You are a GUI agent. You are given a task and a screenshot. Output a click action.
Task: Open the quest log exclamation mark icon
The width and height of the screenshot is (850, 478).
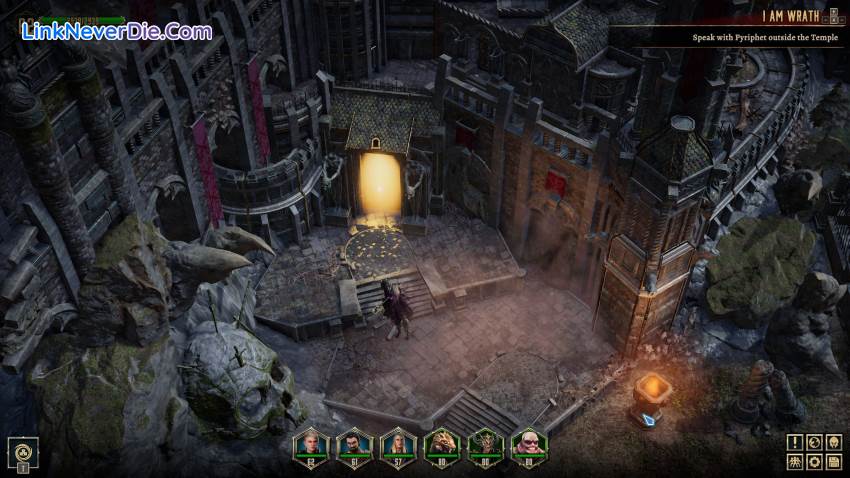click(794, 442)
